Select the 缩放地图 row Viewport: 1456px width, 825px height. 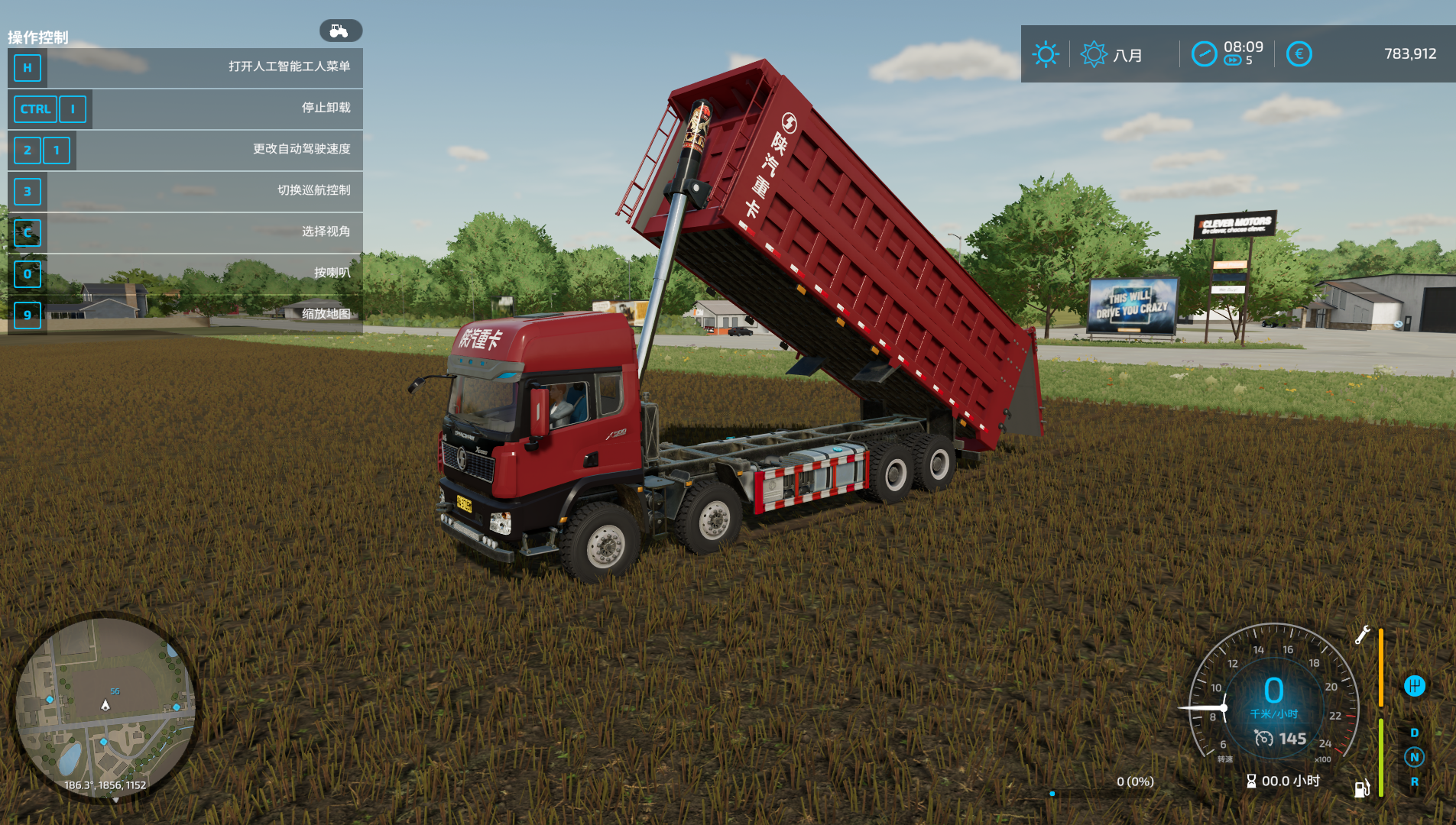pos(185,315)
